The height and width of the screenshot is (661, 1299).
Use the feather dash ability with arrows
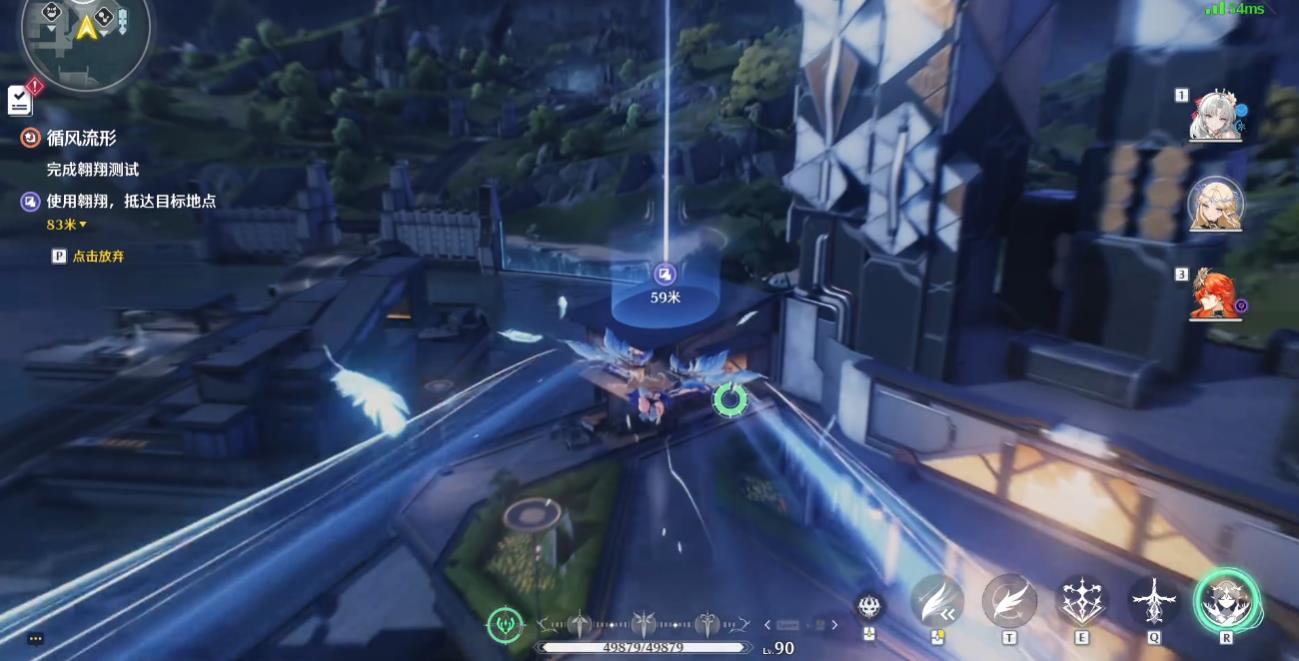tap(937, 602)
